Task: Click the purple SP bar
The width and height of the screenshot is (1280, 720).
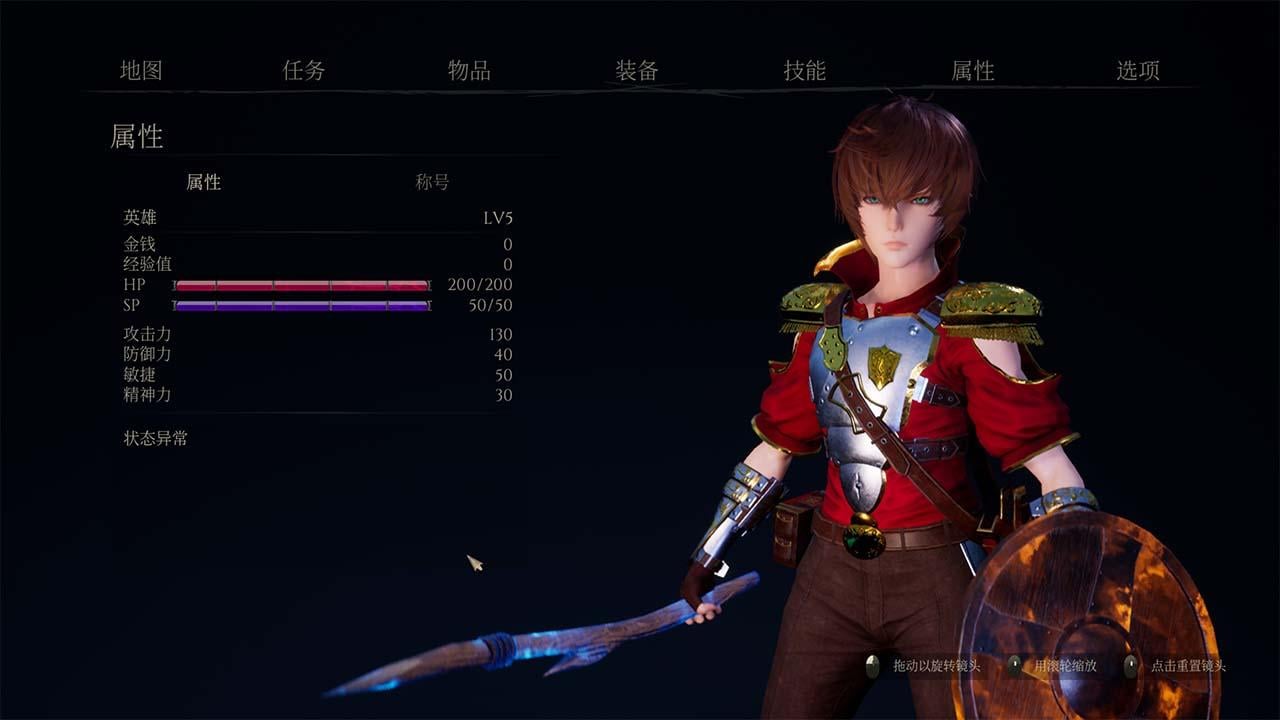Action: [300, 305]
